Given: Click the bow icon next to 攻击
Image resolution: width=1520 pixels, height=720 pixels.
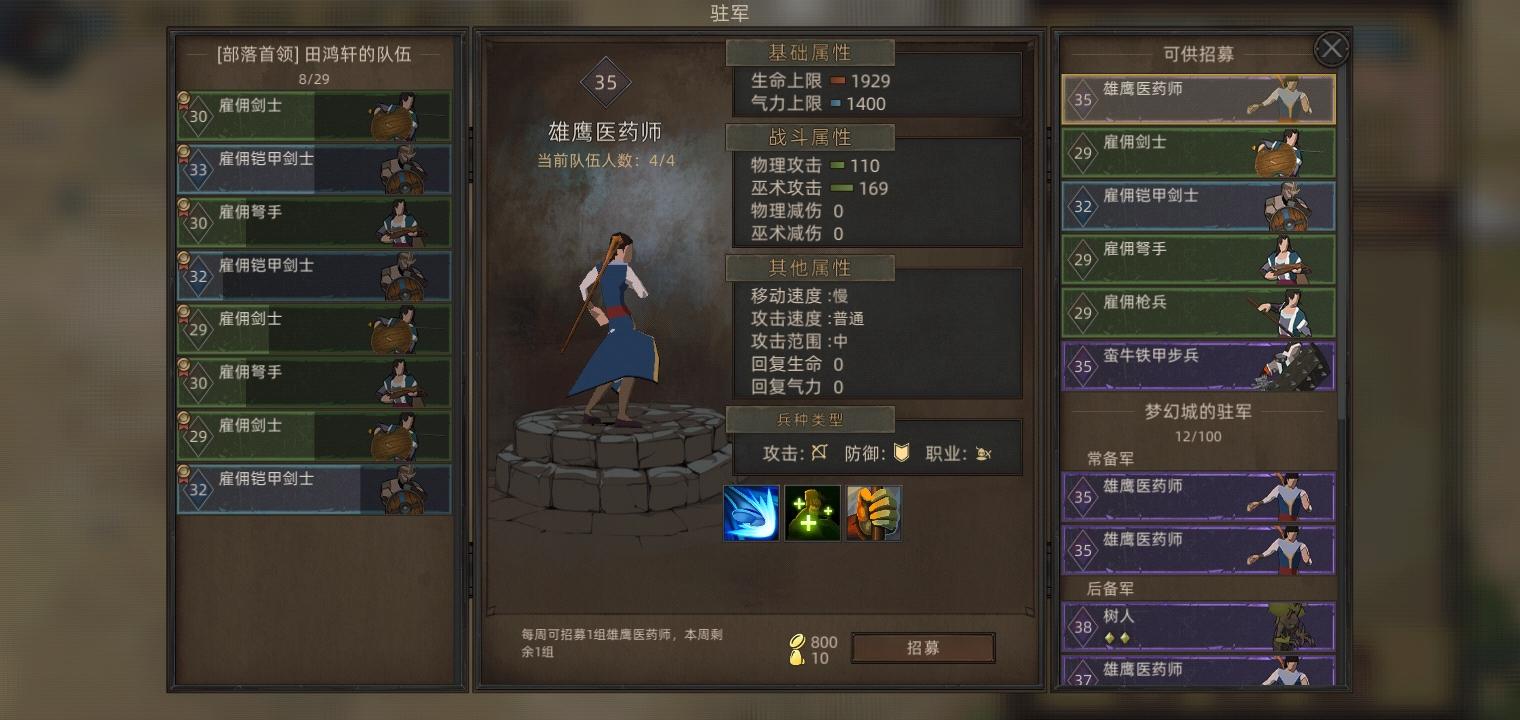Looking at the screenshot, I should [817, 453].
